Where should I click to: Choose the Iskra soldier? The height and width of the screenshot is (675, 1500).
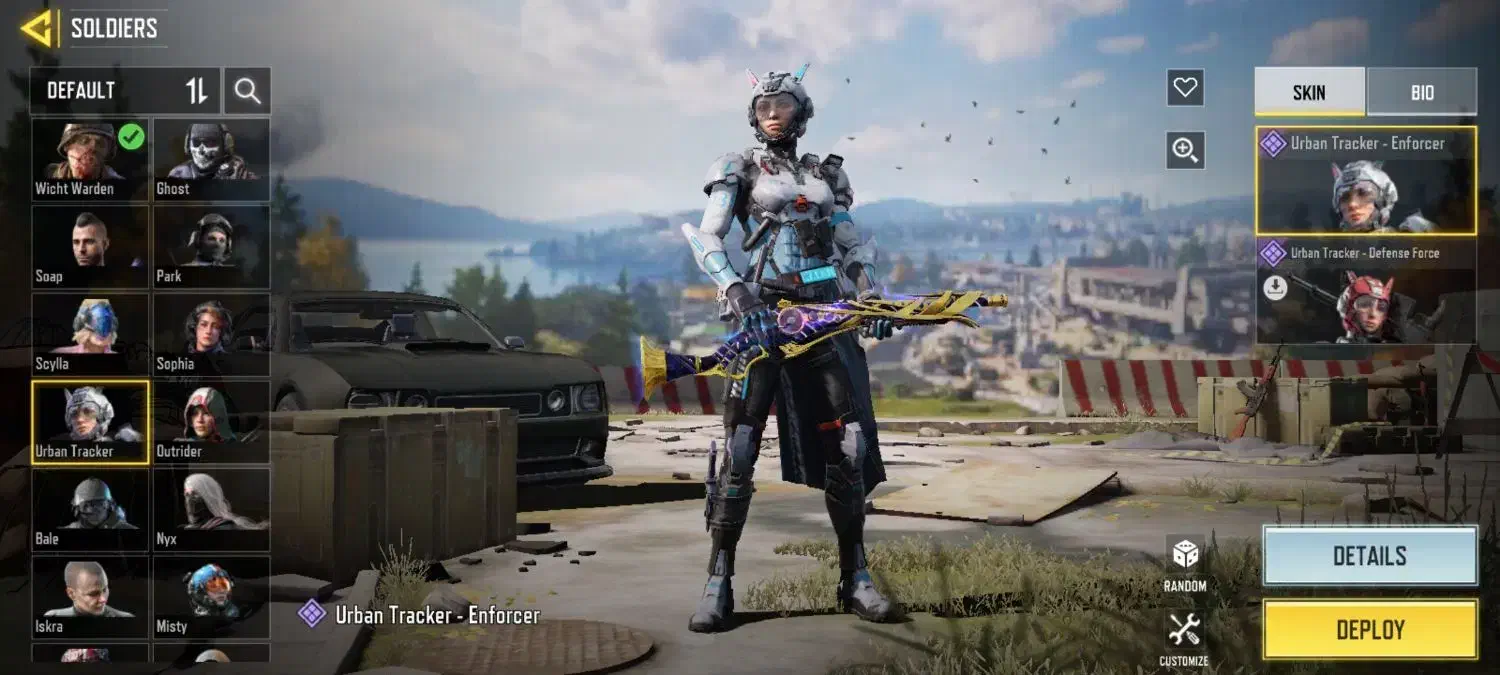click(x=90, y=597)
